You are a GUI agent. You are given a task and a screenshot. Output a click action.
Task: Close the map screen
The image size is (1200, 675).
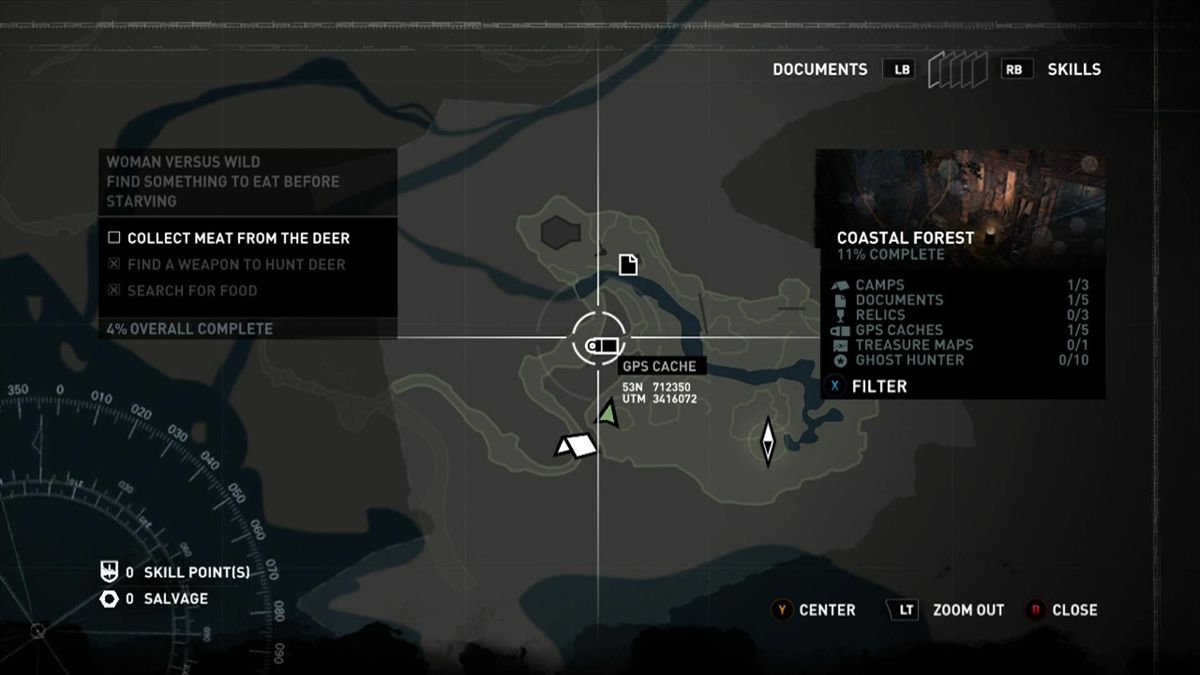pos(1074,610)
